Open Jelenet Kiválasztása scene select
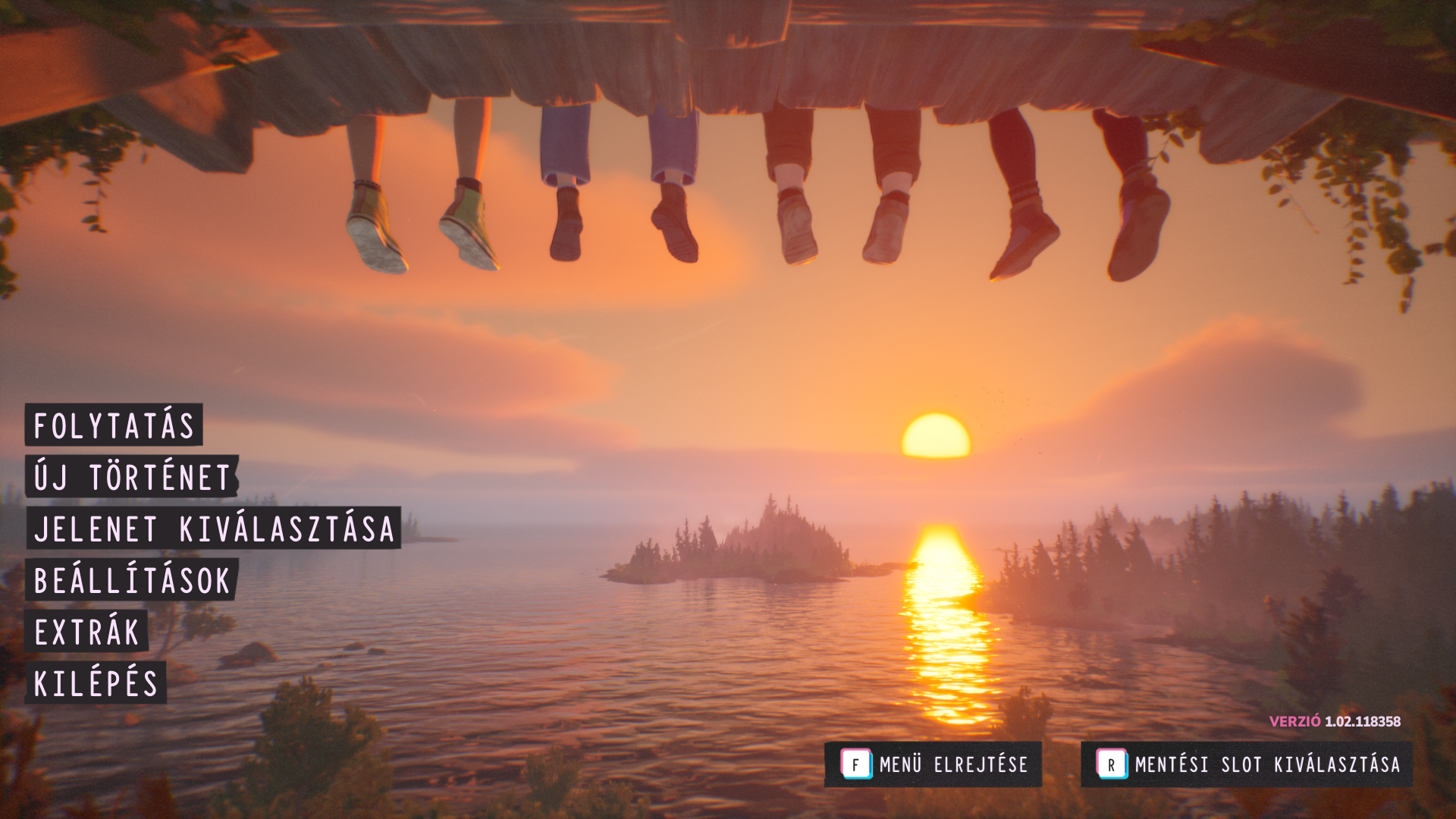The image size is (1456, 819). point(214,529)
